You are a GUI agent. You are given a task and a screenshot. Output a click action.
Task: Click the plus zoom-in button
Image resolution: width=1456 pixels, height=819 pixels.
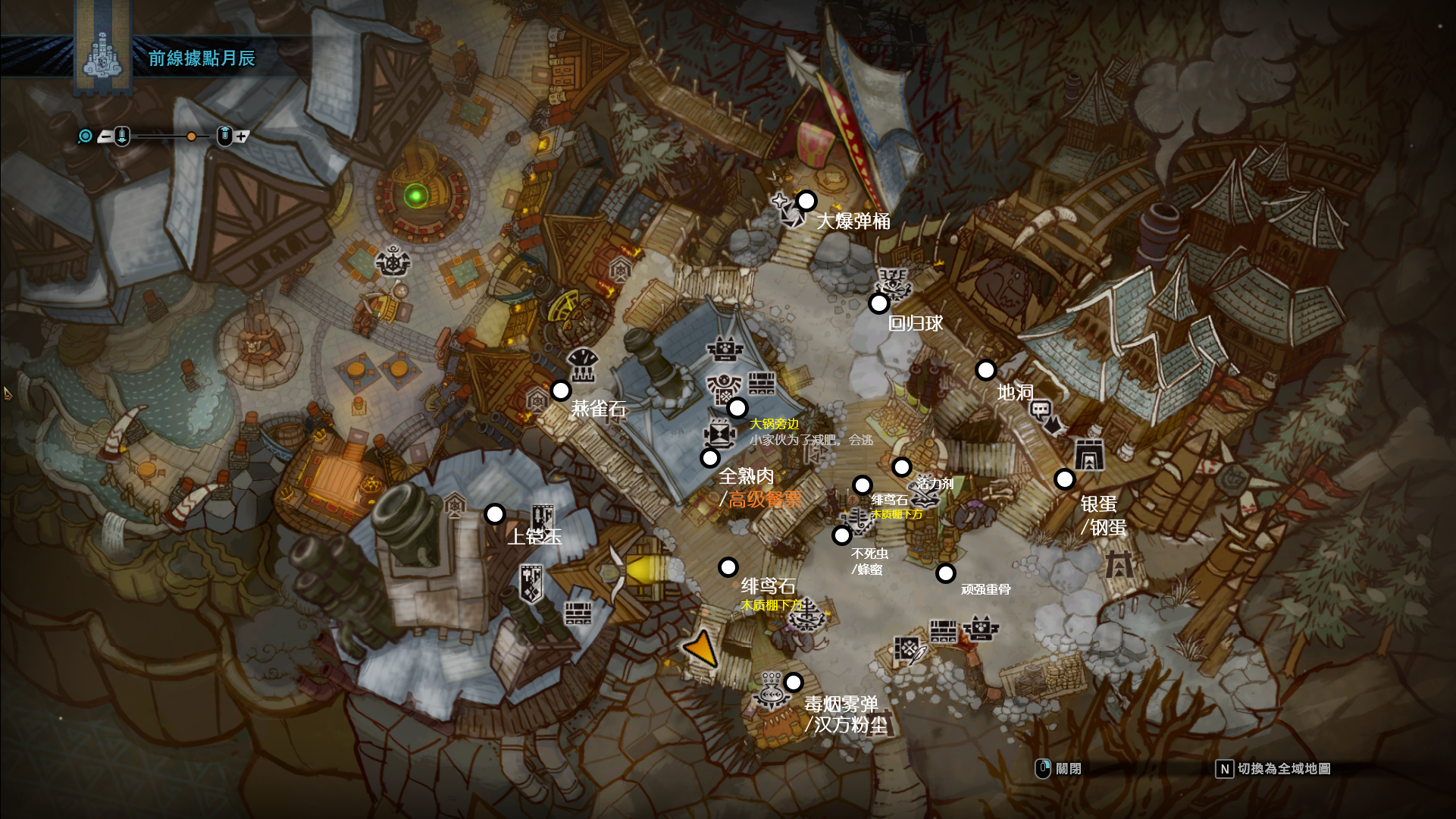[241, 136]
